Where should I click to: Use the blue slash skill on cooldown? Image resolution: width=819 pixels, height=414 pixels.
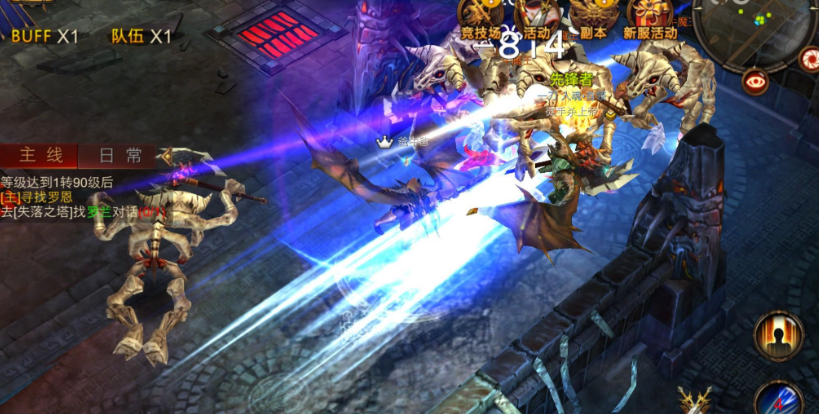[x=781, y=400]
